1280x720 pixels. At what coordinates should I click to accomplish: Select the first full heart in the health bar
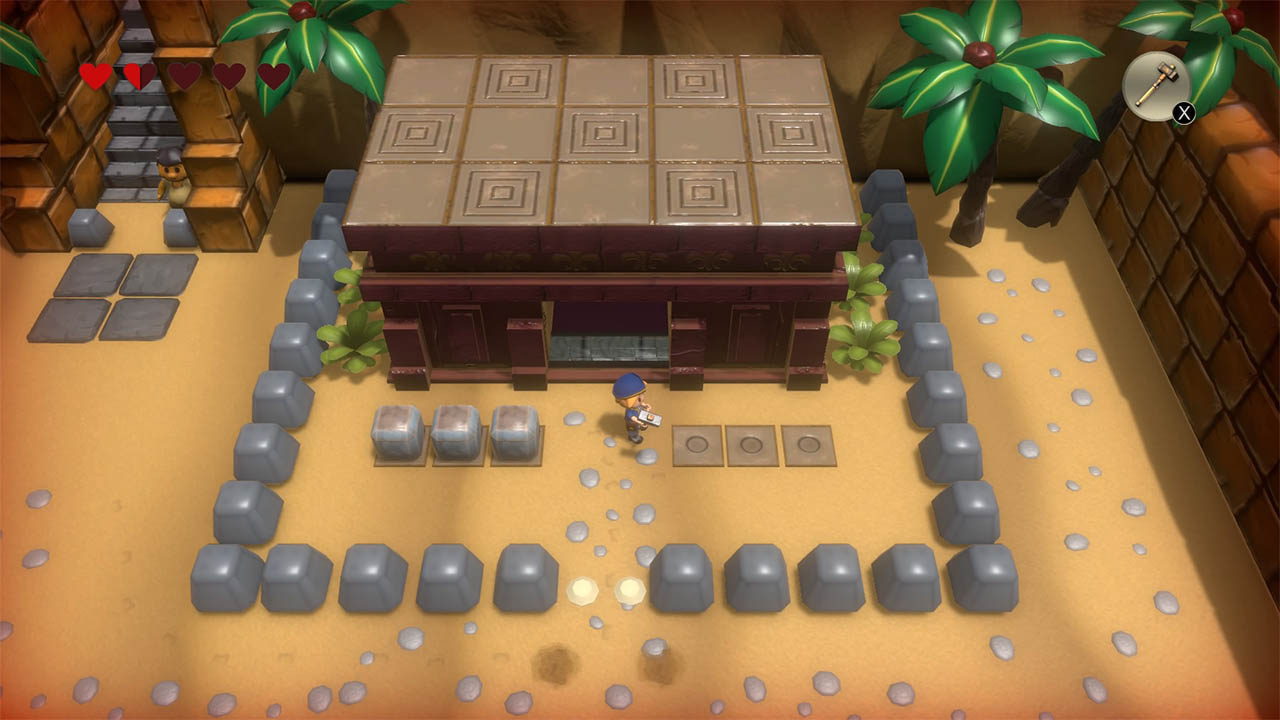(92, 73)
